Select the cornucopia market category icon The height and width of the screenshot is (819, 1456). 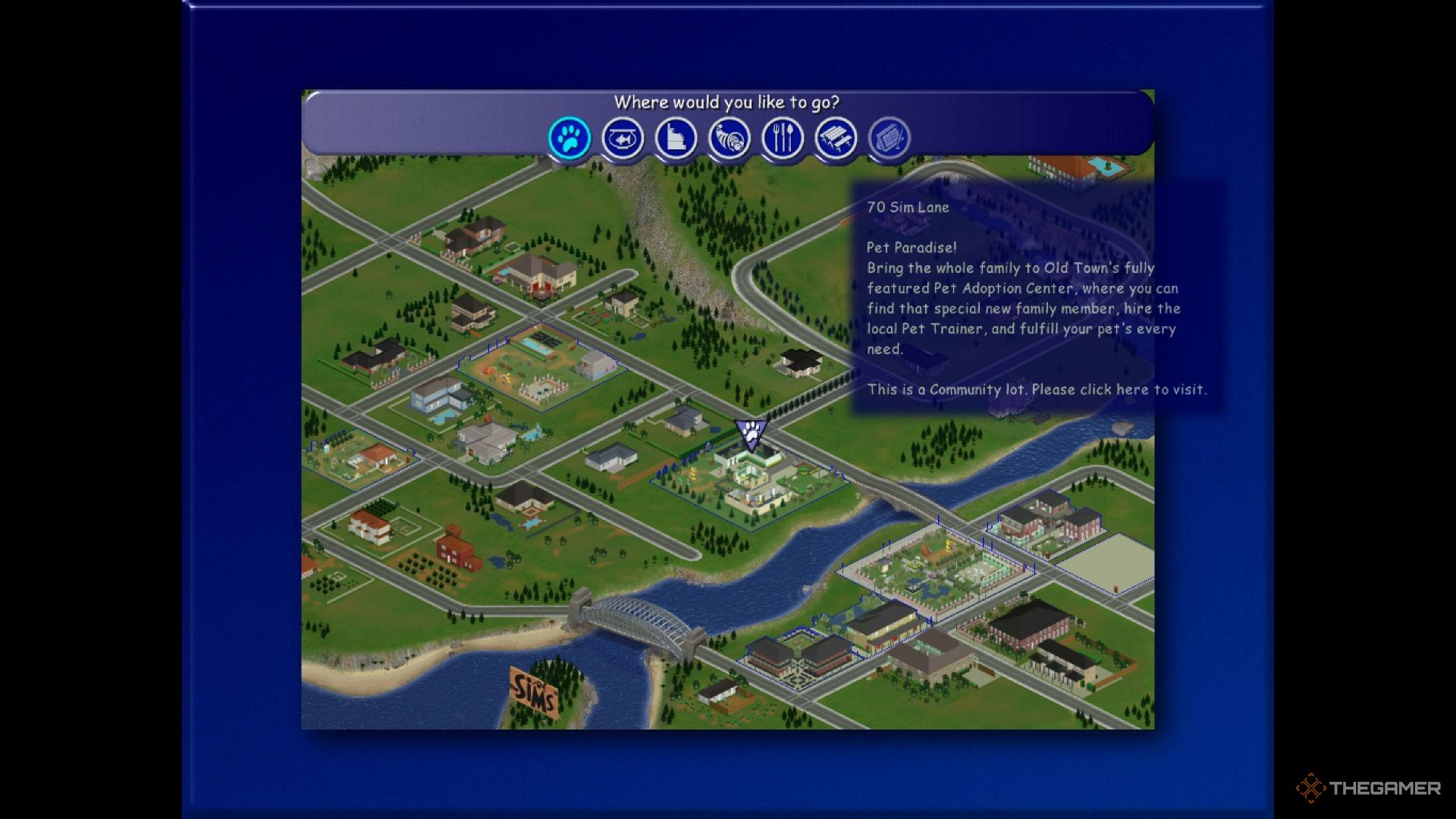coord(729,139)
